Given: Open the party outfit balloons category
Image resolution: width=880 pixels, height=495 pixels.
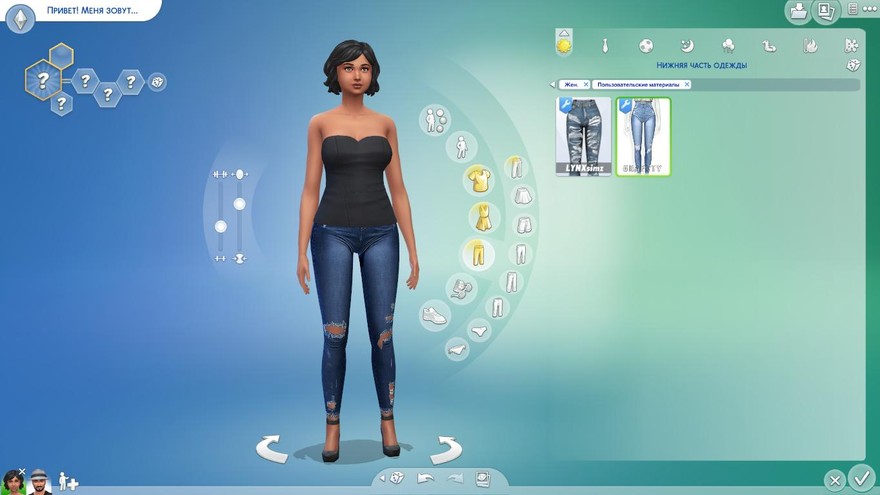Looking at the screenshot, I should click(x=728, y=45).
